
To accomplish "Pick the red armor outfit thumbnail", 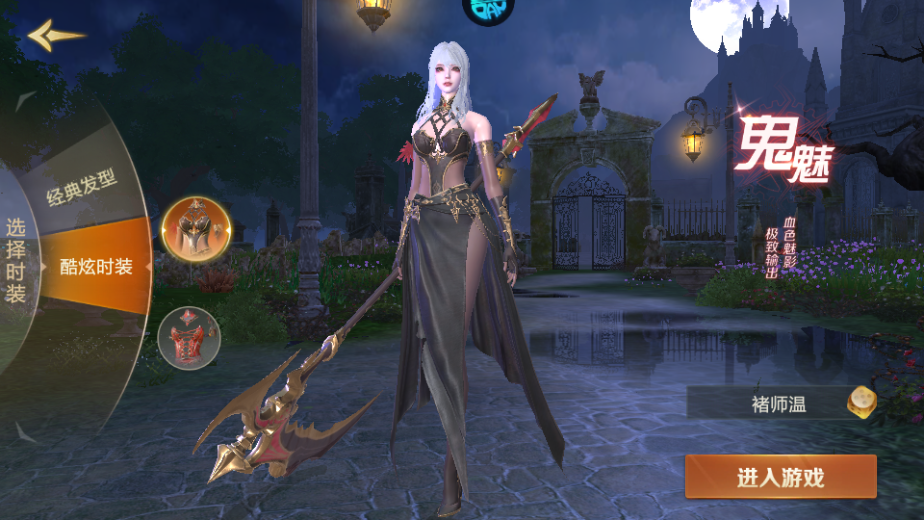I will [189, 337].
